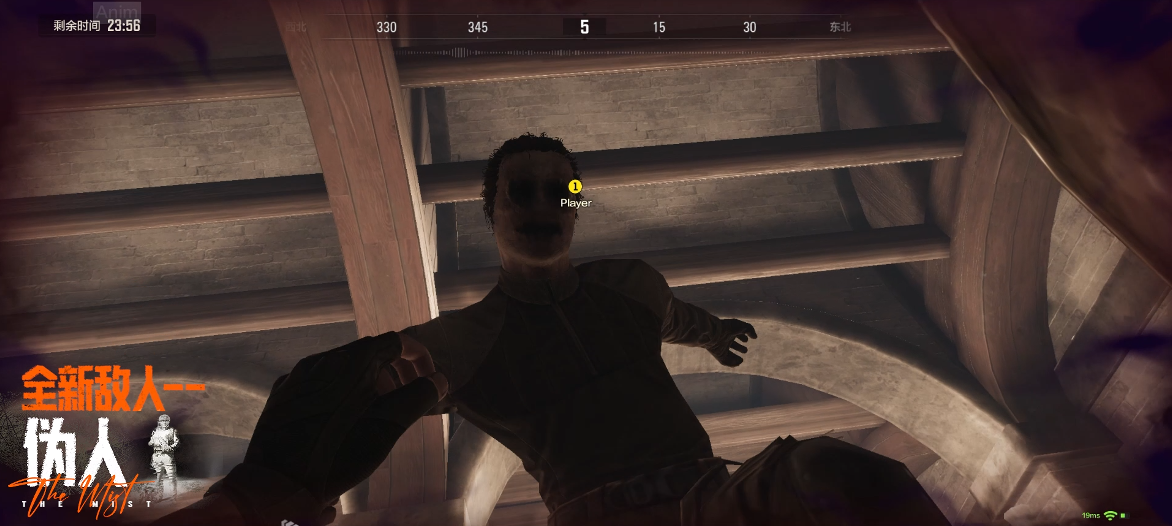Click the yellow number 1 player marker

click(x=575, y=186)
